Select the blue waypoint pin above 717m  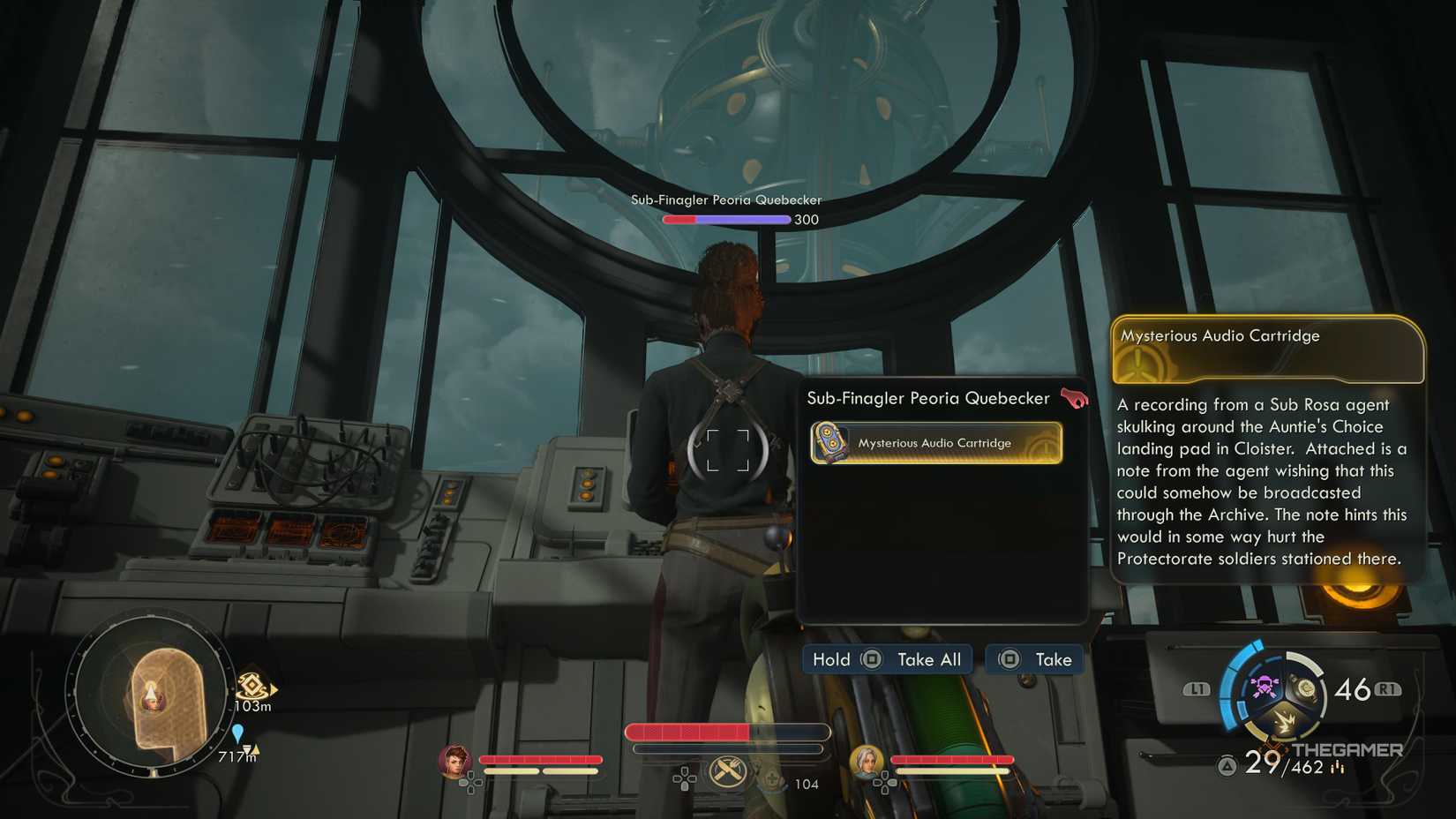(x=237, y=733)
